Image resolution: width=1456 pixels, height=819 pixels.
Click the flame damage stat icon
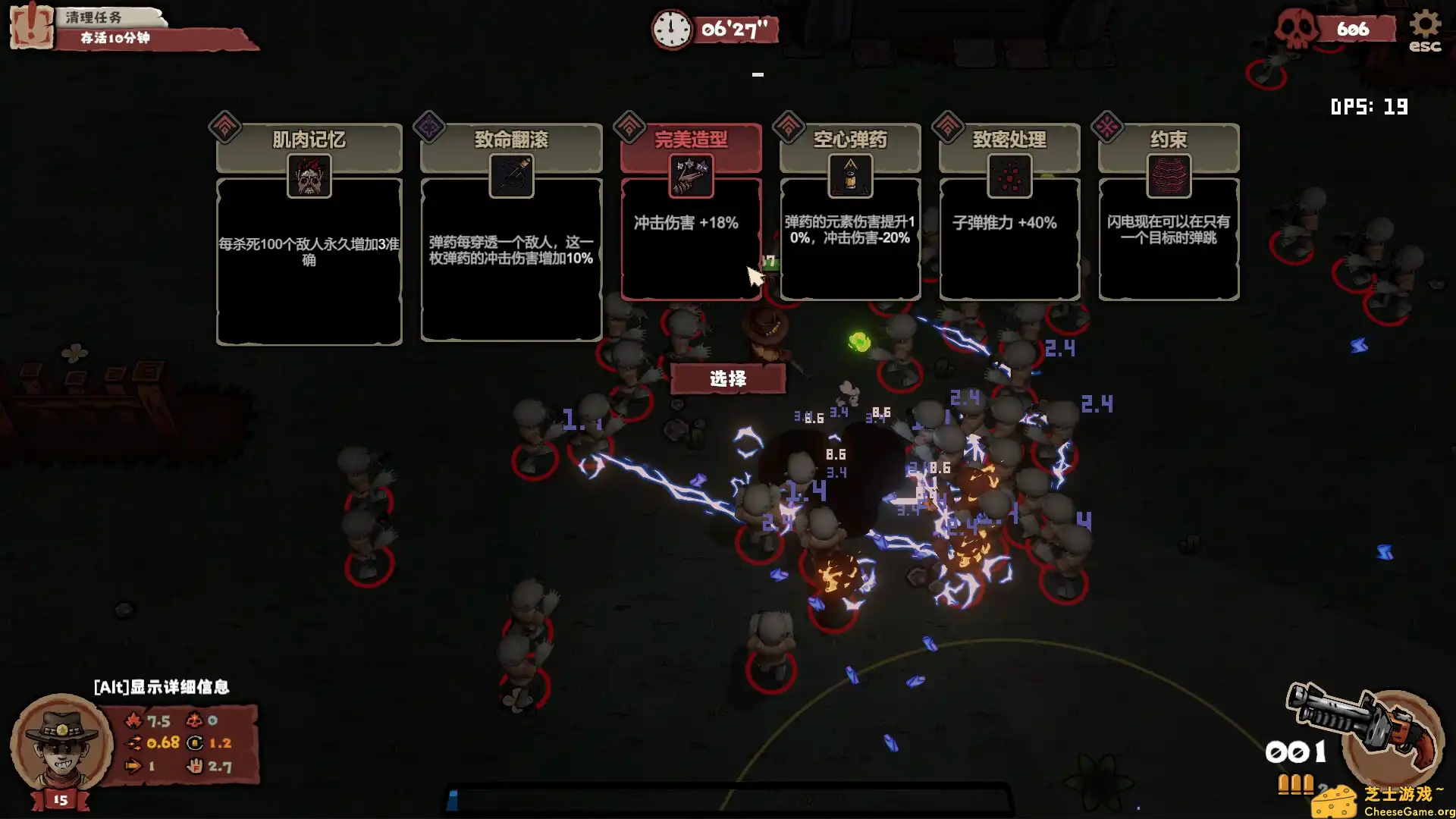[133, 722]
